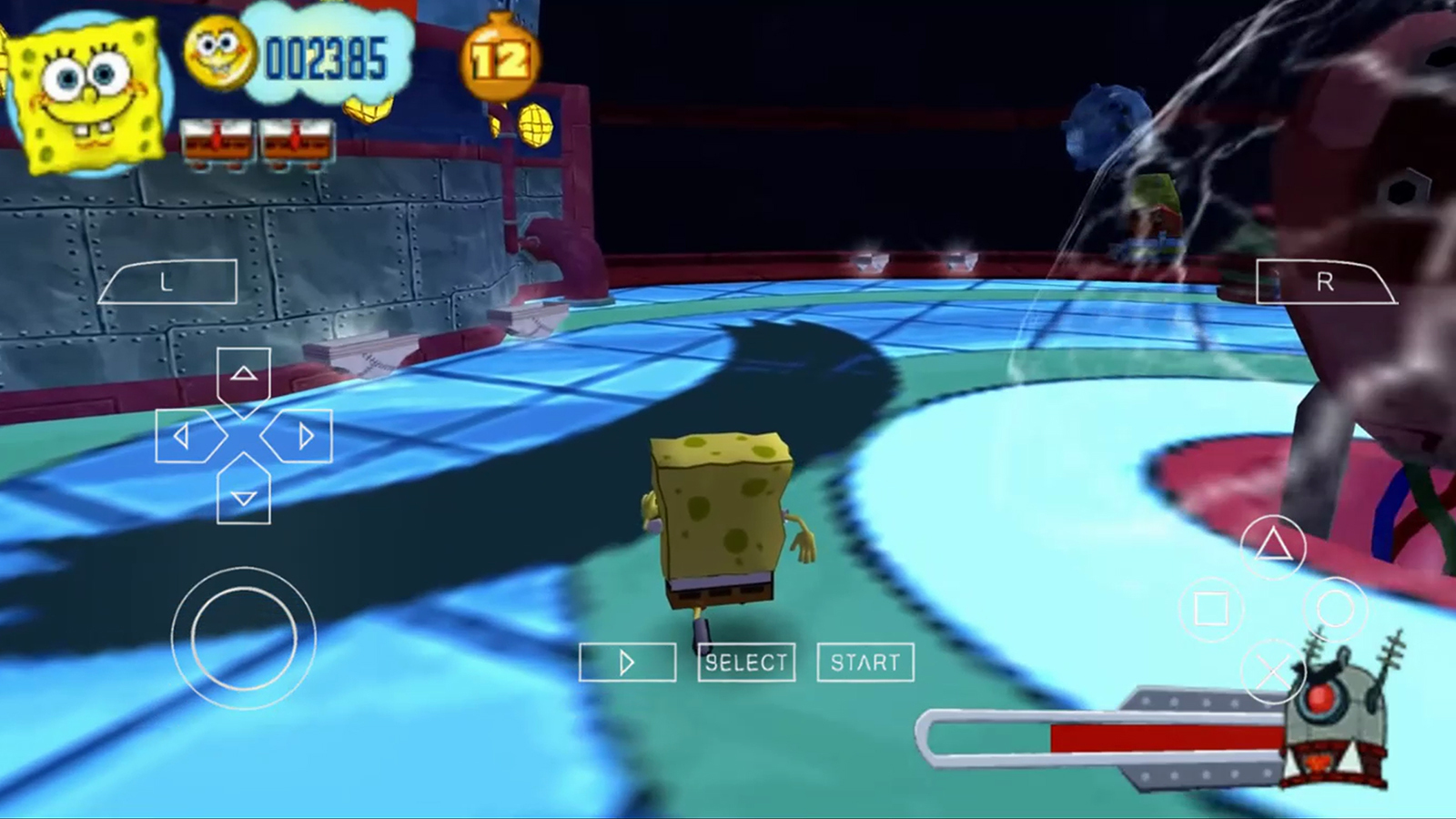
Task: Tap the square action button
Action: (x=1211, y=609)
